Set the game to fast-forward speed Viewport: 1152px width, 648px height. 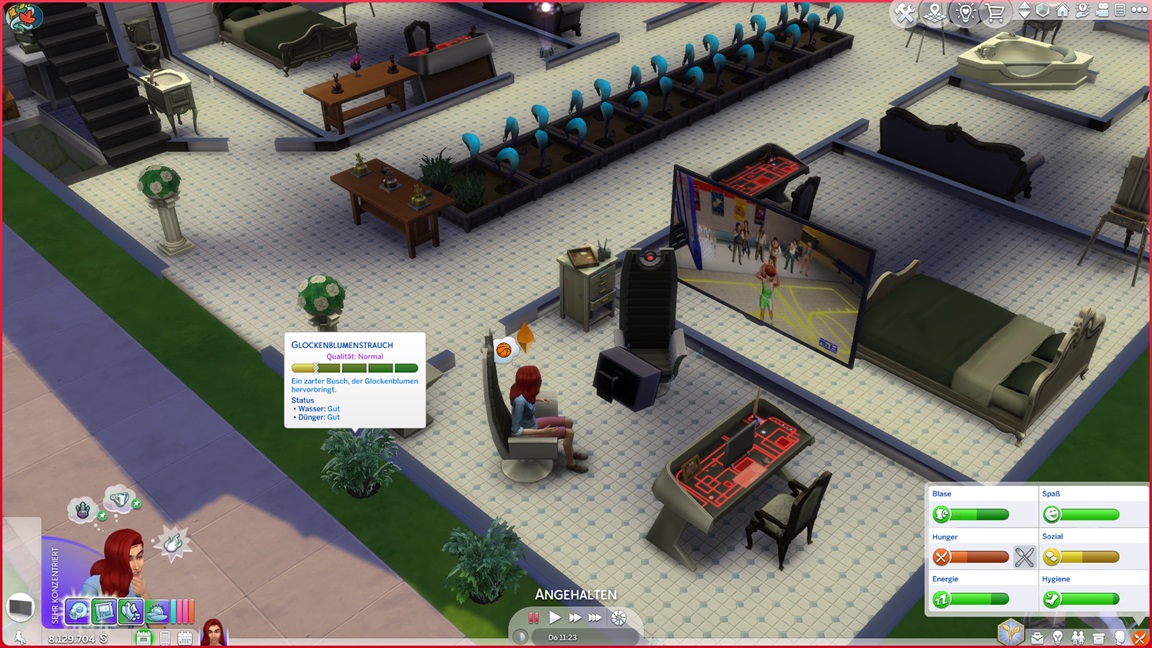pyautogui.click(x=575, y=618)
